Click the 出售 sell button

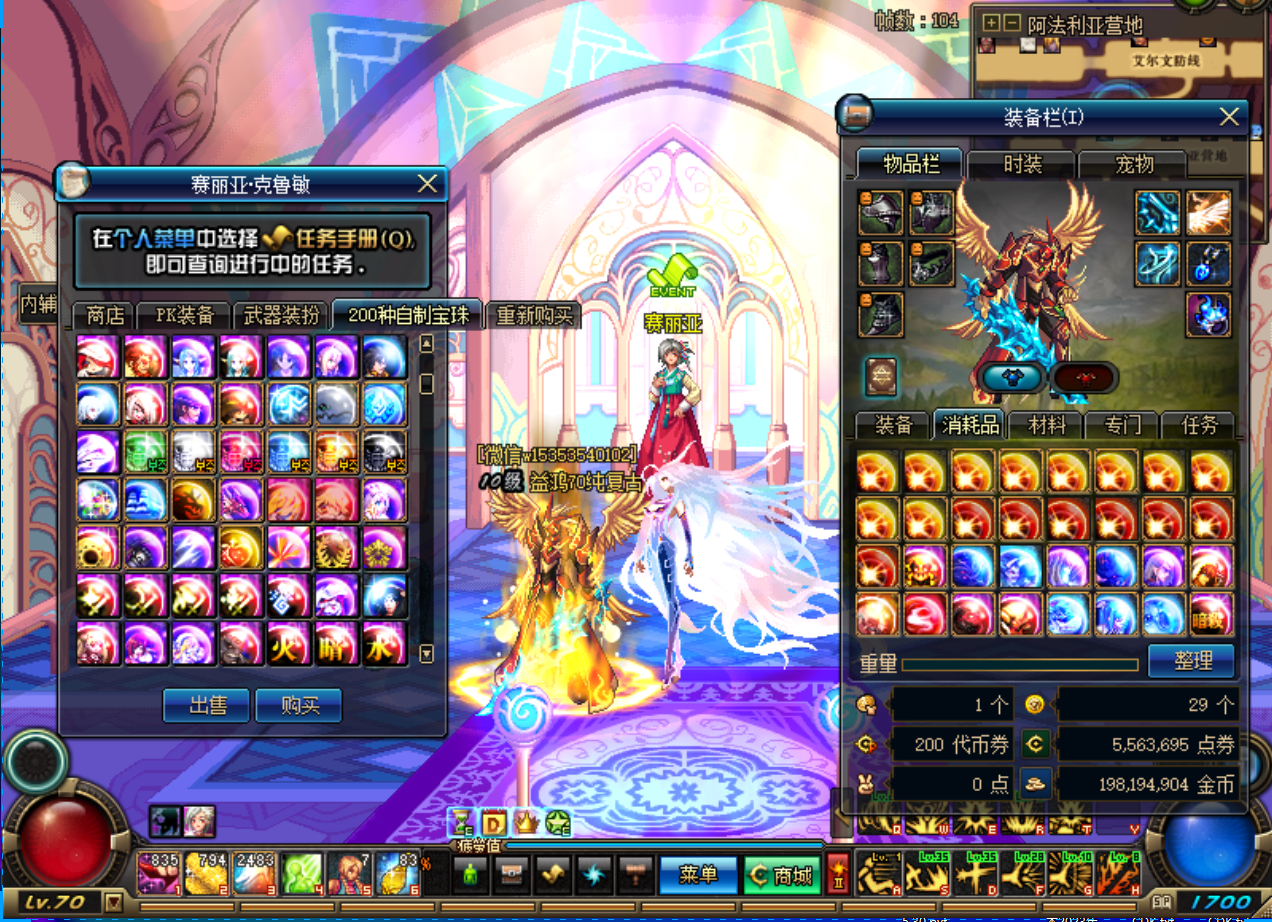207,705
